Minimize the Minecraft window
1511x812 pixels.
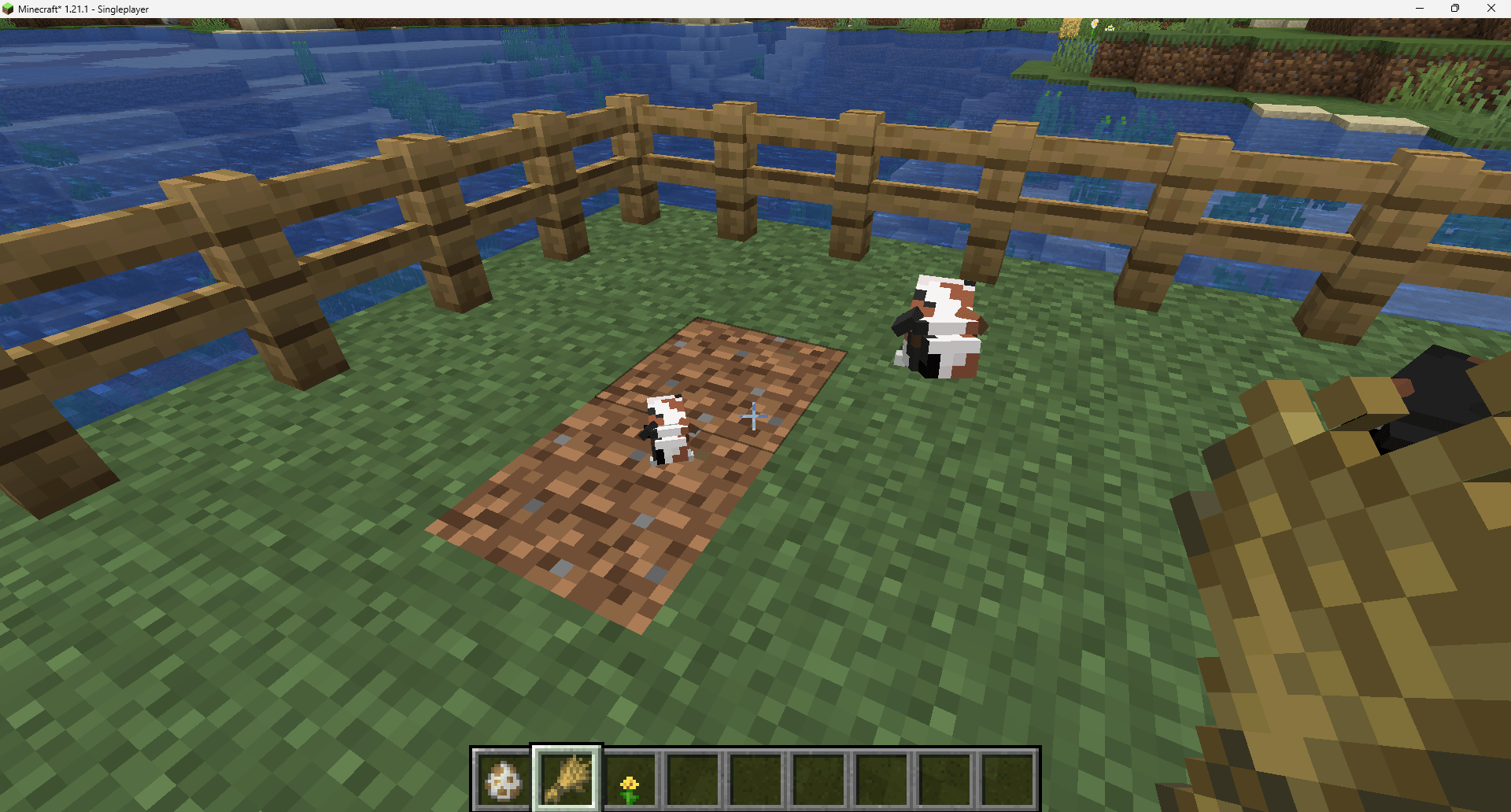pyautogui.click(x=1419, y=9)
